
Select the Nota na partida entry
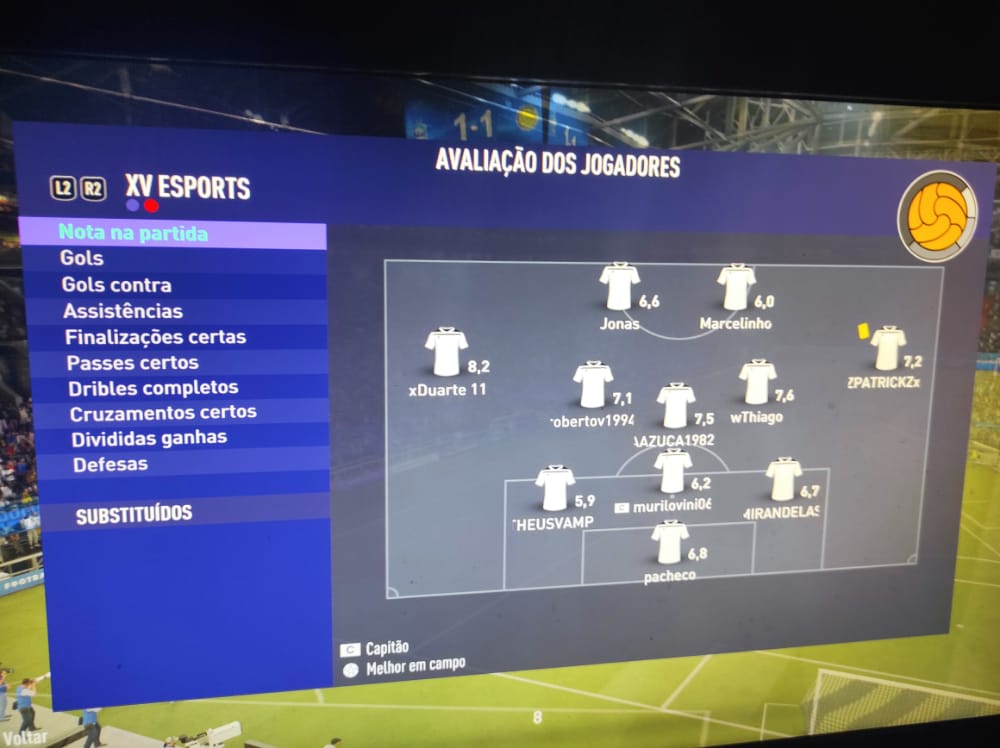click(x=134, y=234)
